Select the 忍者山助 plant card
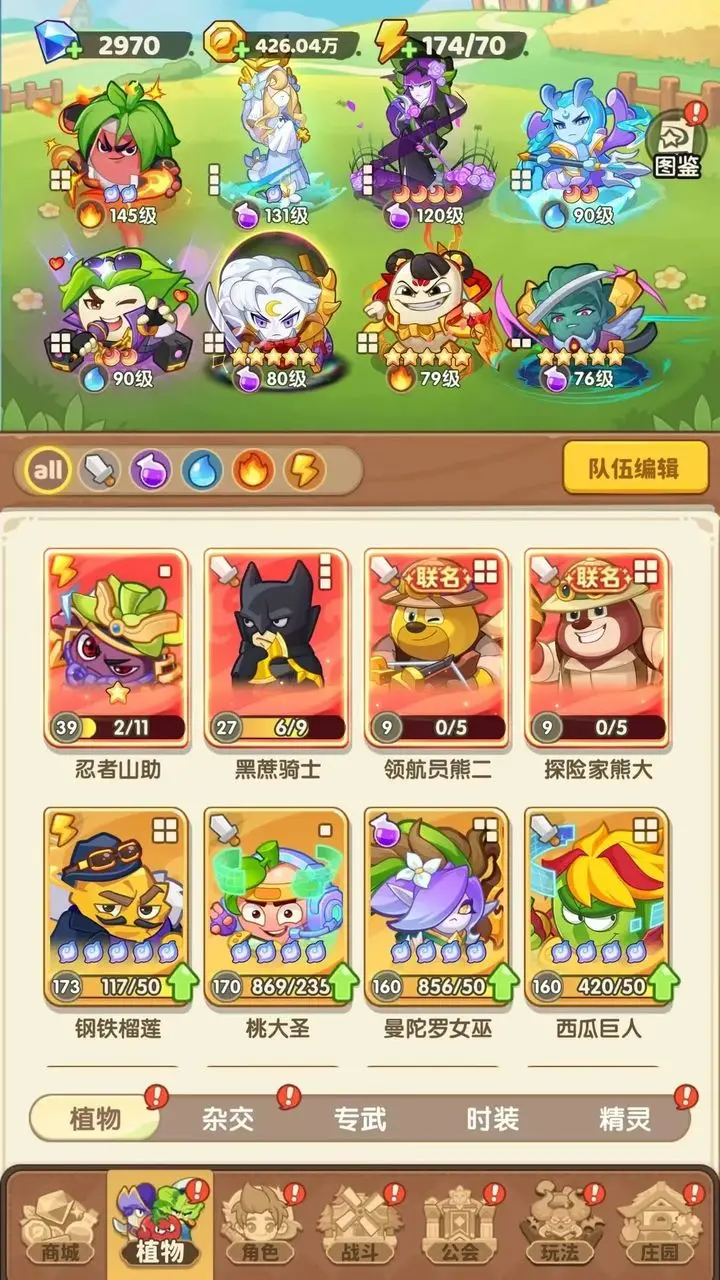The height and width of the screenshot is (1280, 720). (x=117, y=647)
